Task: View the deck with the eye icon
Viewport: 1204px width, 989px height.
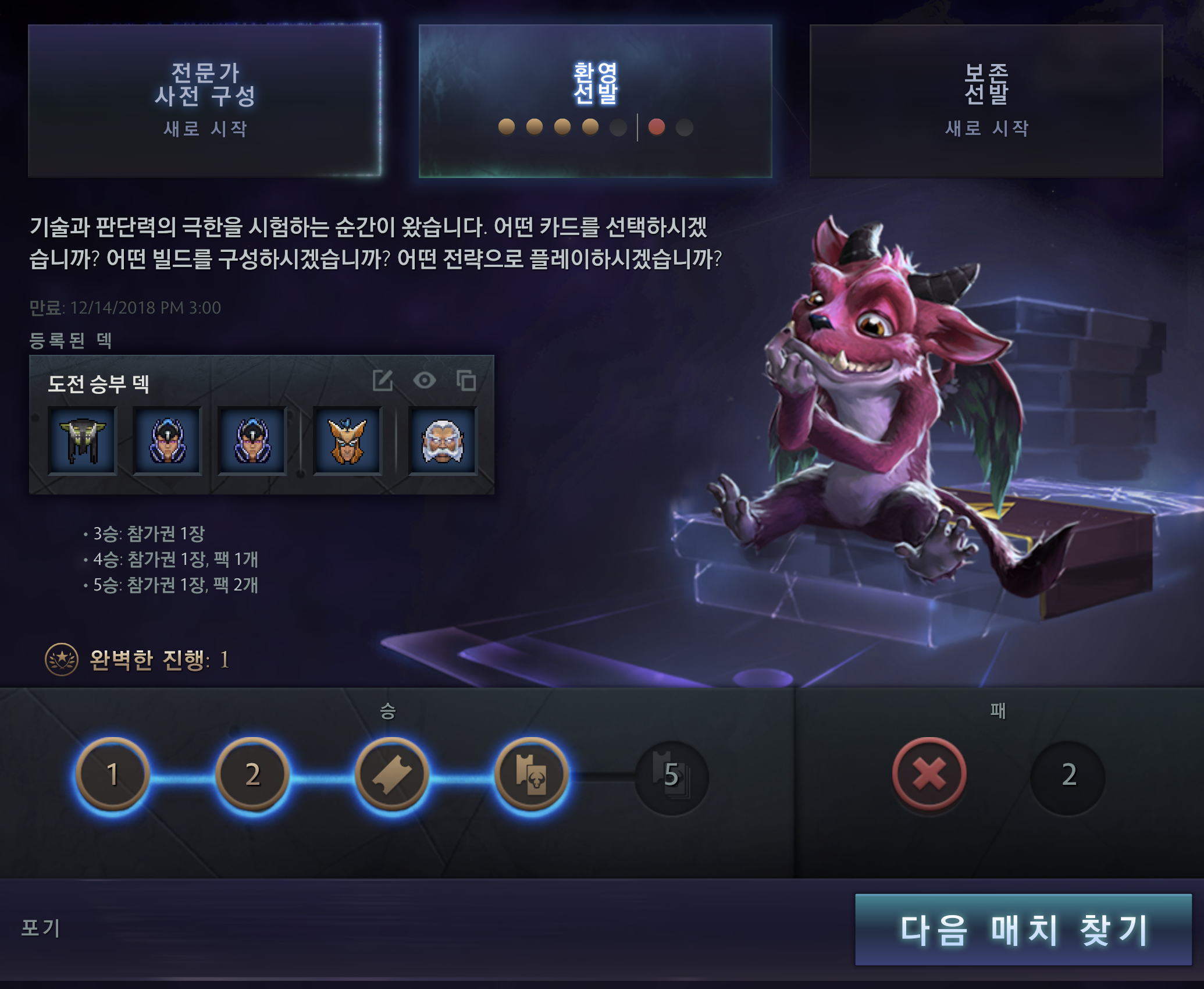Action: pyautogui.click(x=425, y=381)
